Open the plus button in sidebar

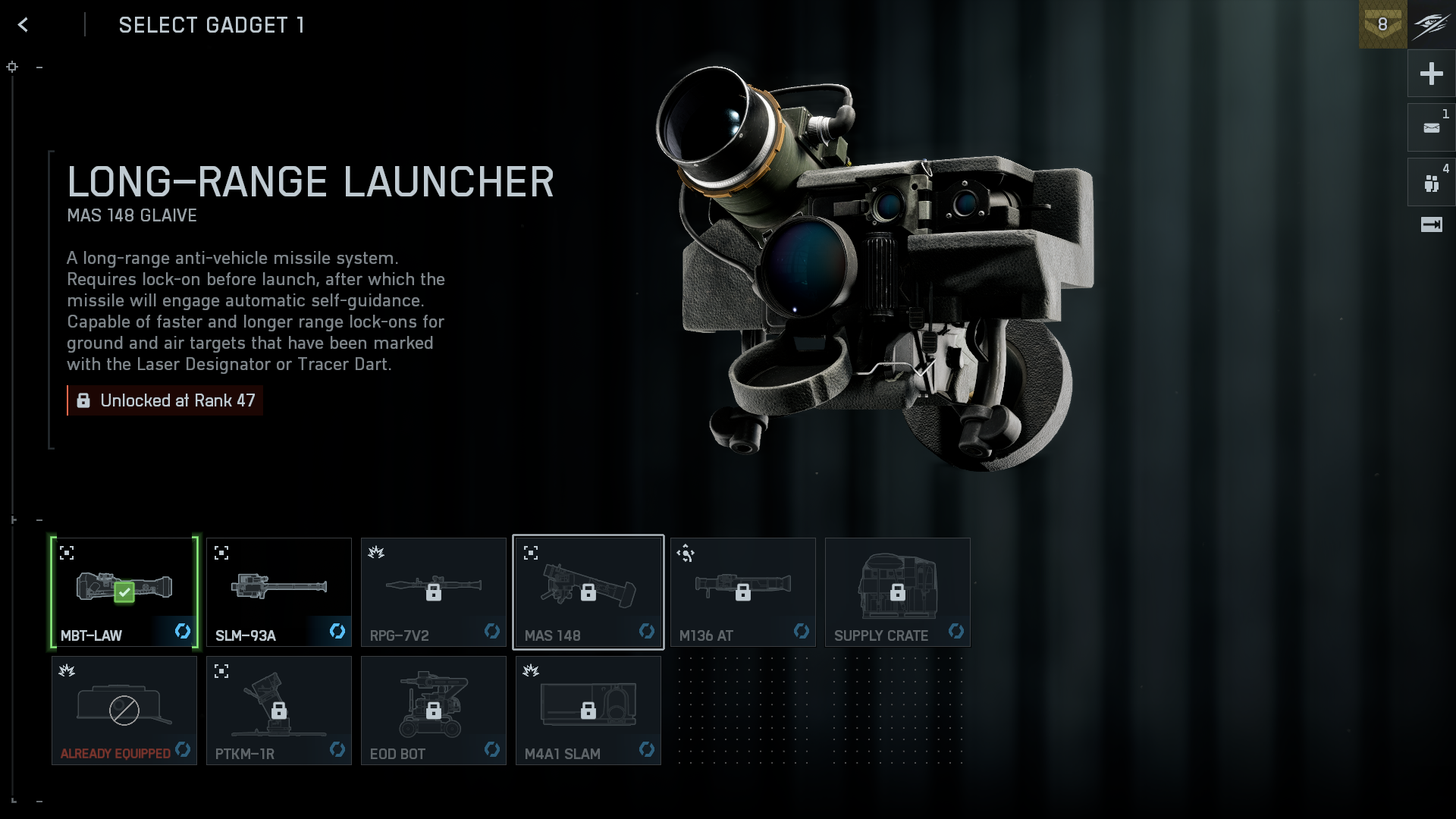[1431, 74]
